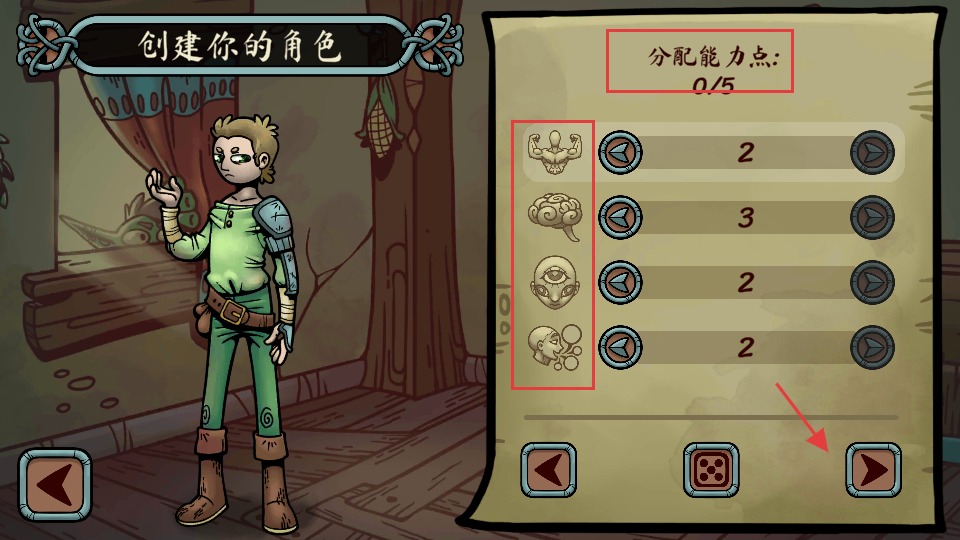
Task: Select the speaking head attribute icon
Action: (554, 347)
